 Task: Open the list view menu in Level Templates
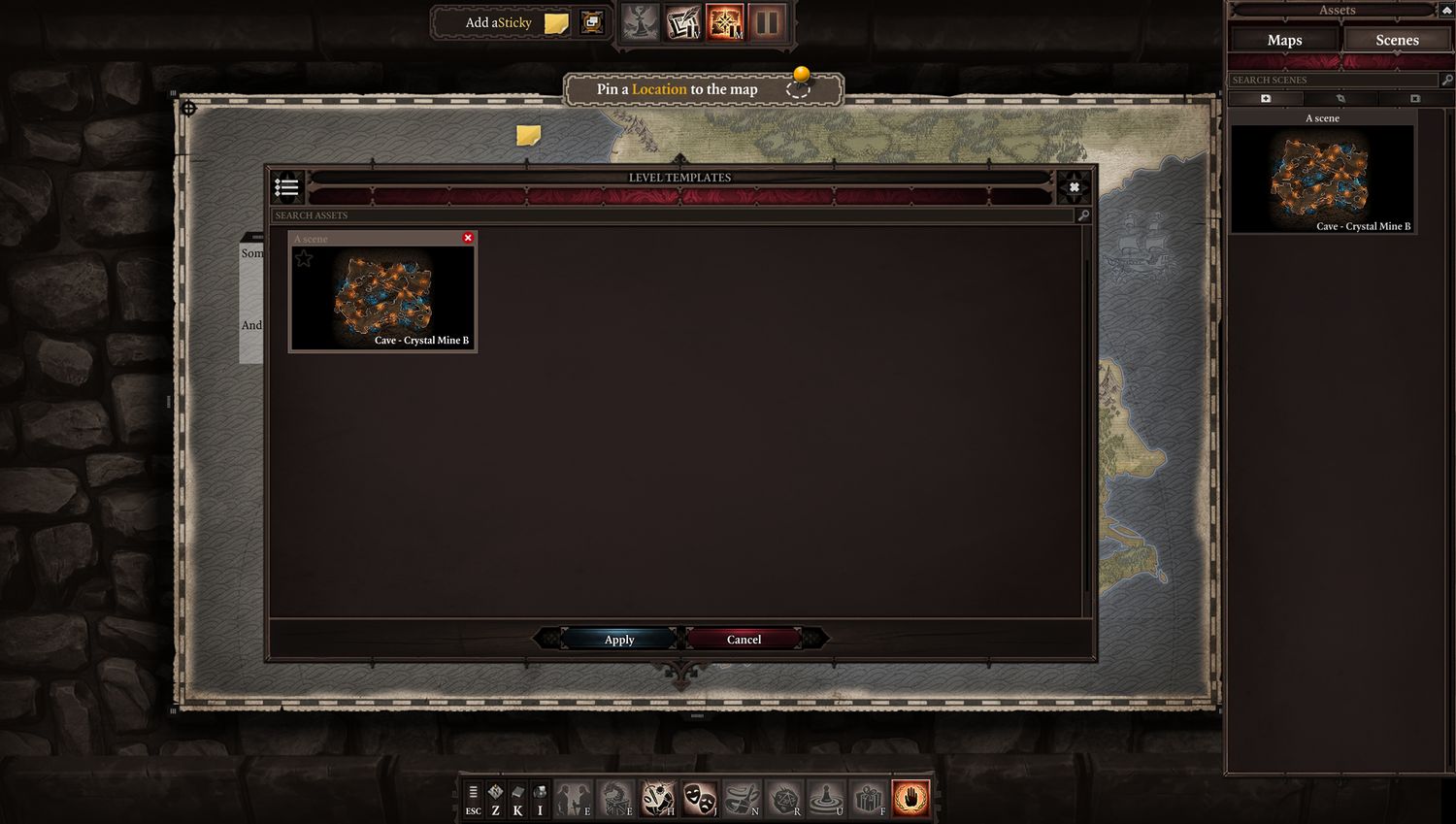click(x=286, y=186)
